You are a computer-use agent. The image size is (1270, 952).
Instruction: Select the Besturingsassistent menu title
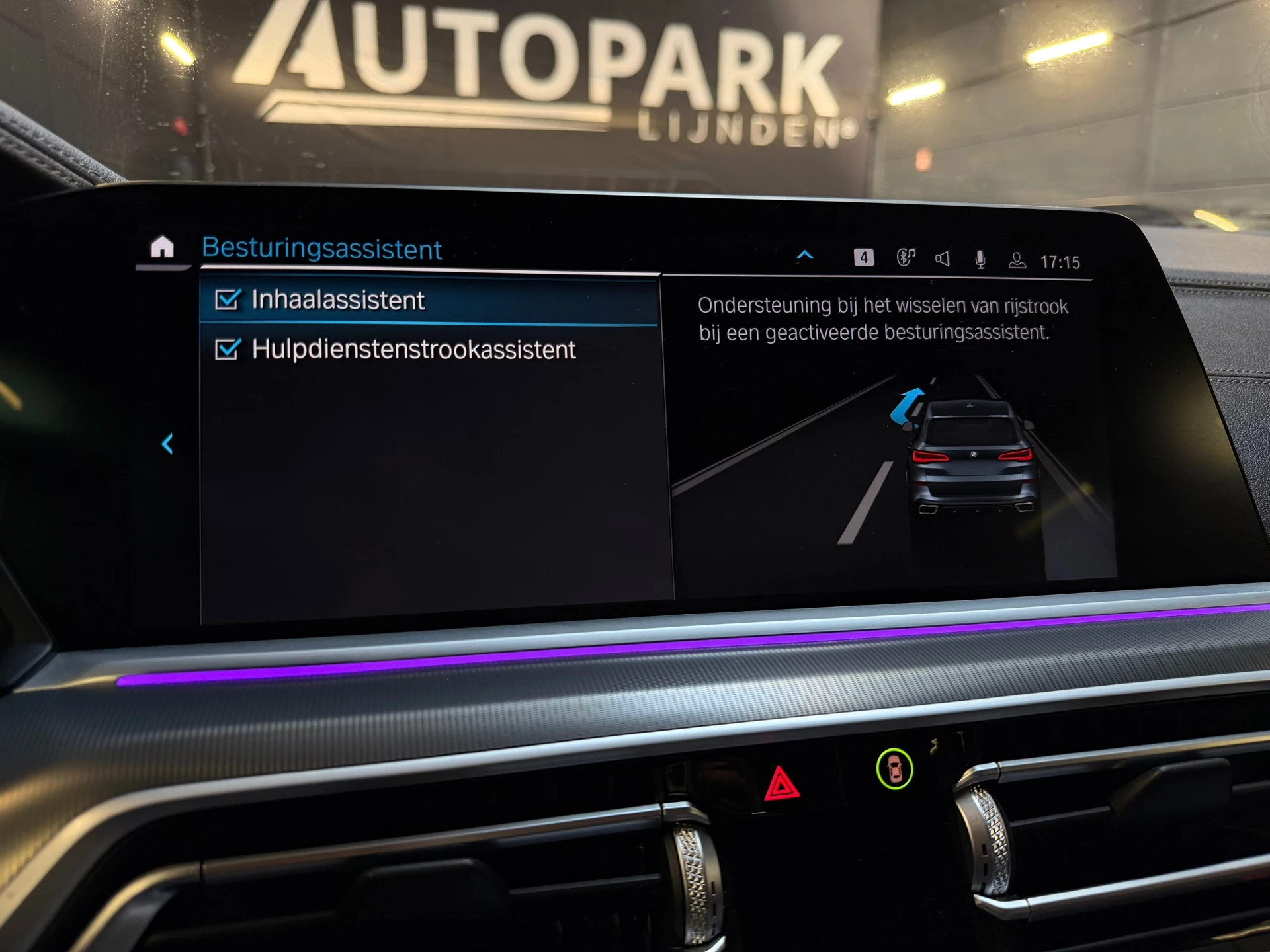click(321, 249)
